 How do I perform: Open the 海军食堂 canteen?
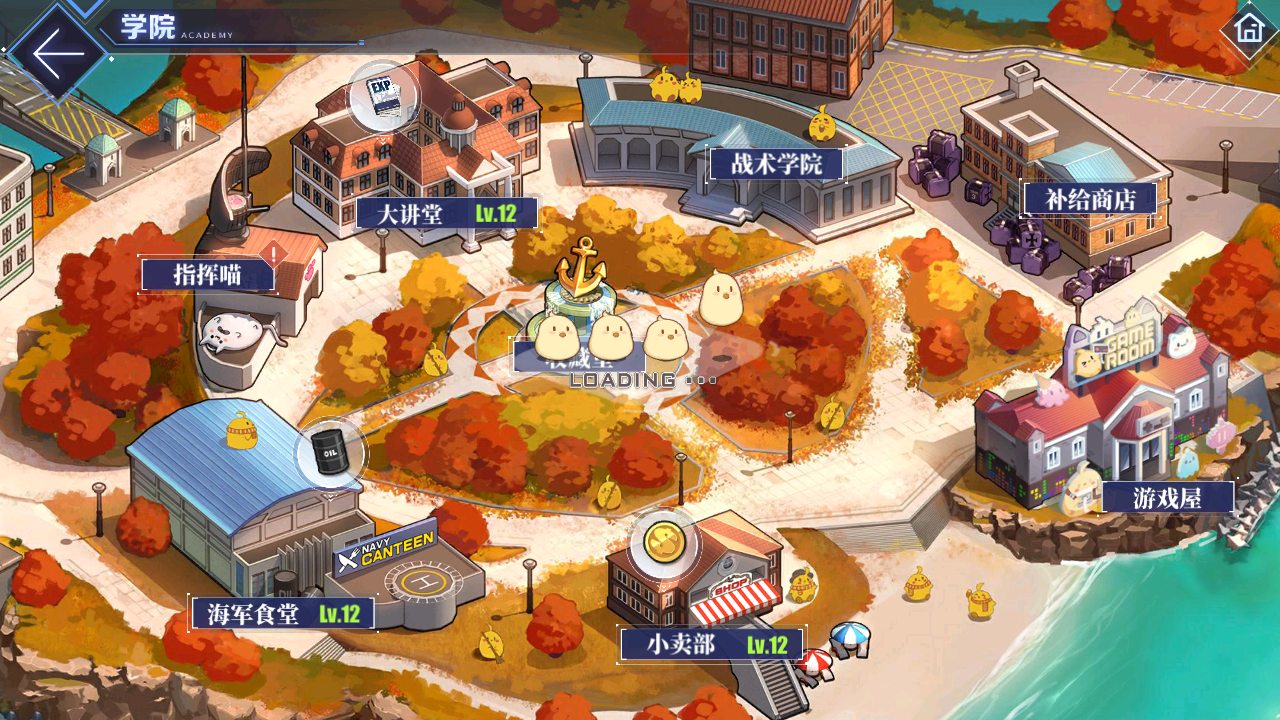[x=283, y=613]
